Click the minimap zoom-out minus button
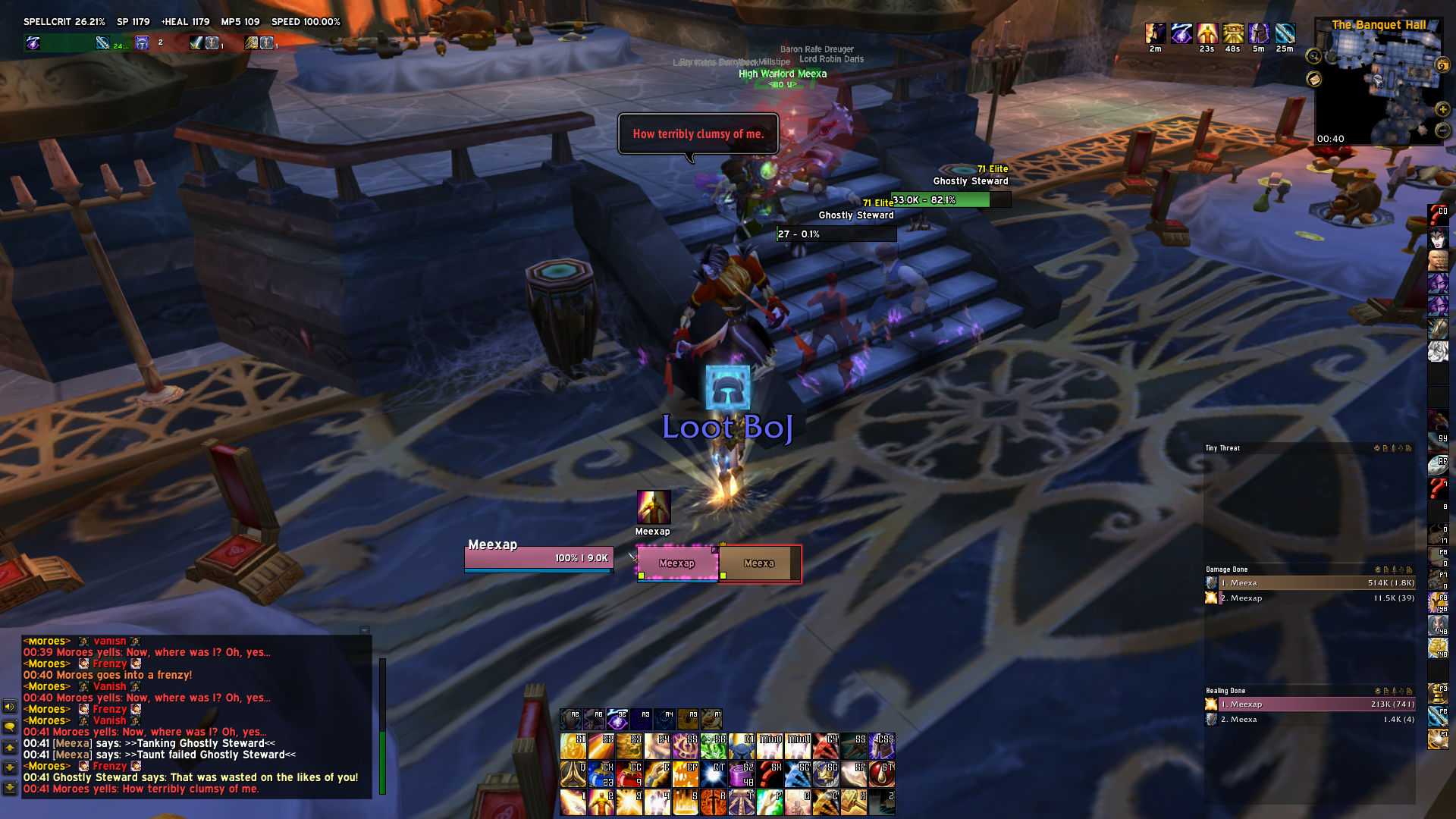1456x819 pixels. pyautogui.click(x=1442, y=130)
